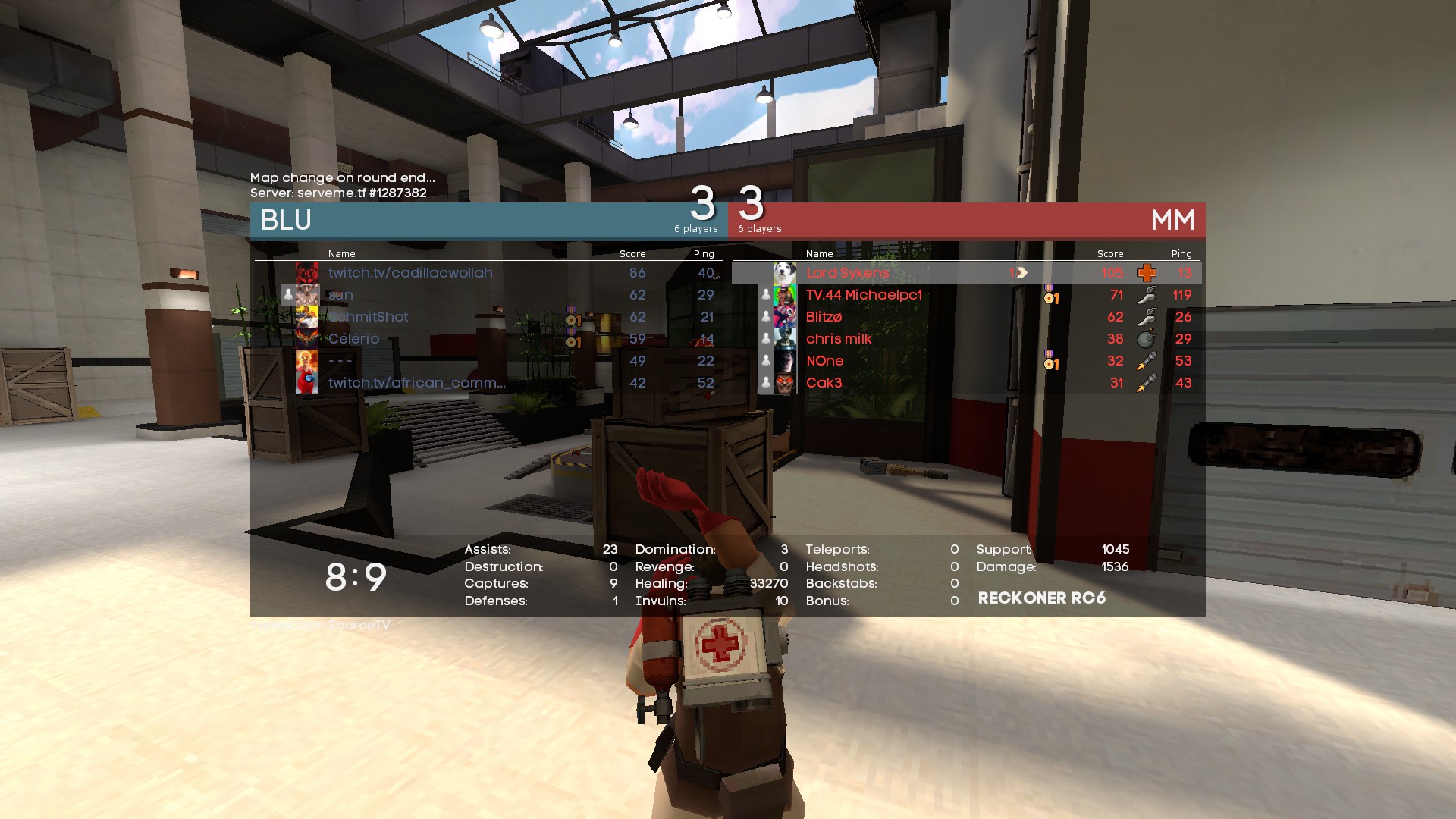Select player row twitch.tv/cadillacwollah

(410, 273)
